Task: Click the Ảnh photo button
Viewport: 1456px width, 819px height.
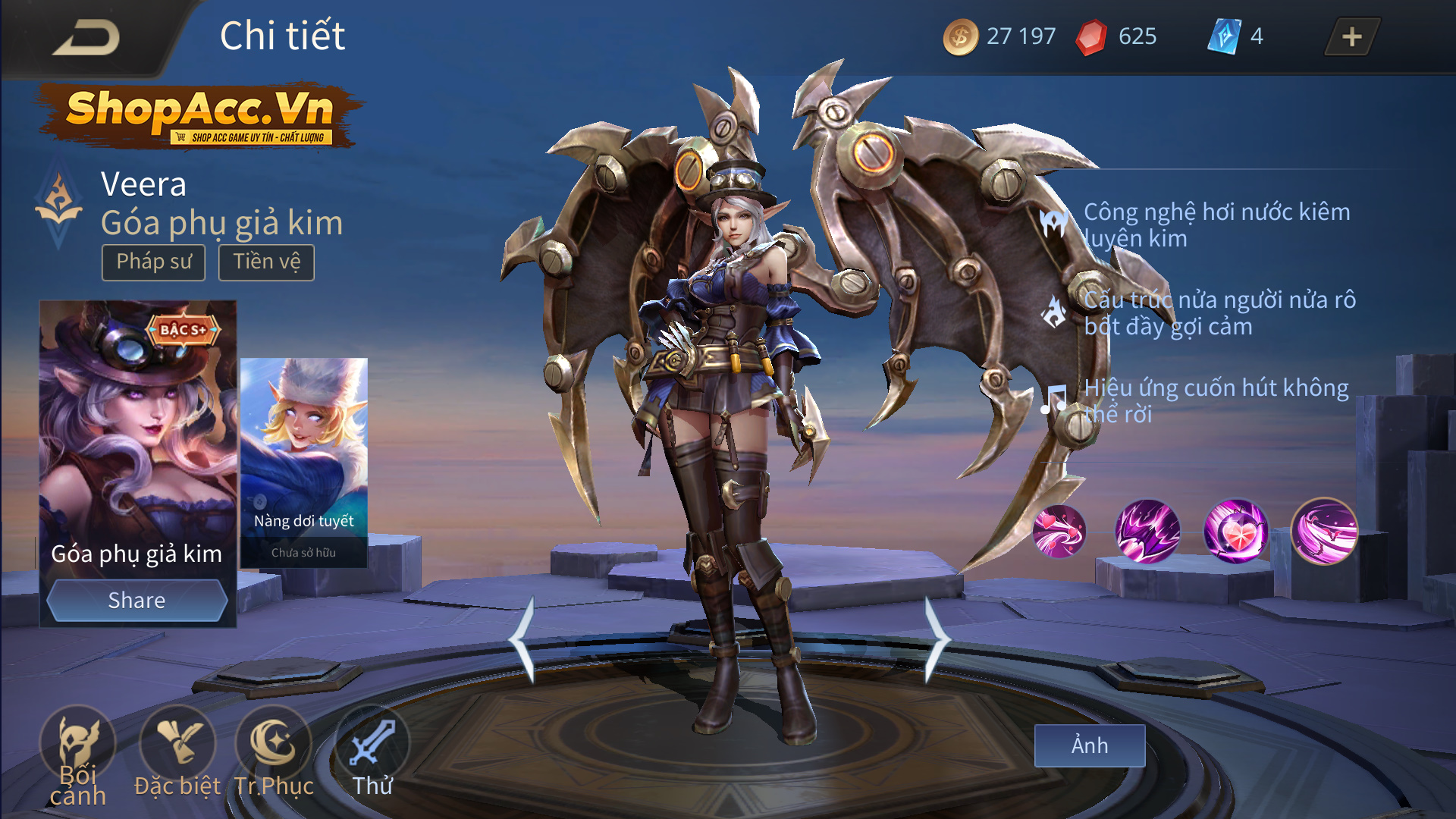Action: 1089,745
